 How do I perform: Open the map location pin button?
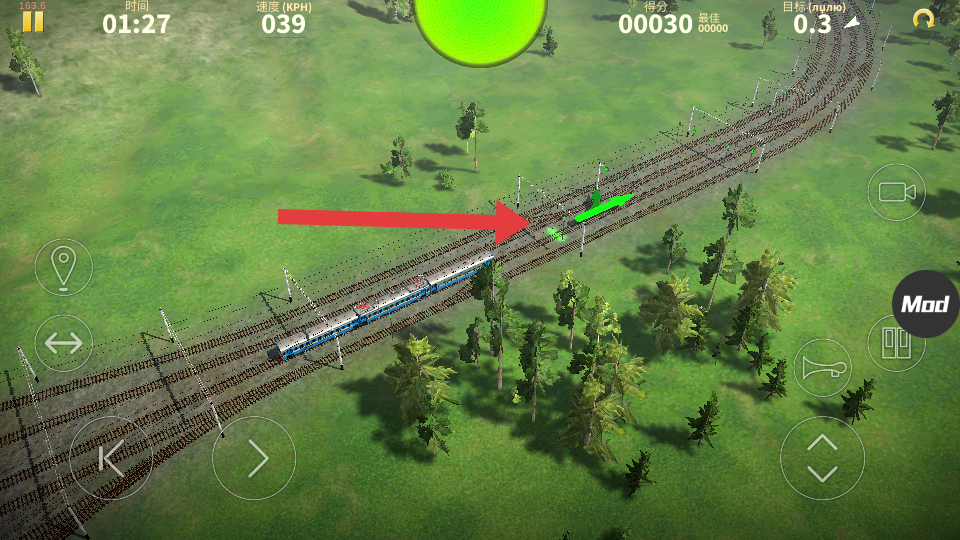click(x=64, y=267)
